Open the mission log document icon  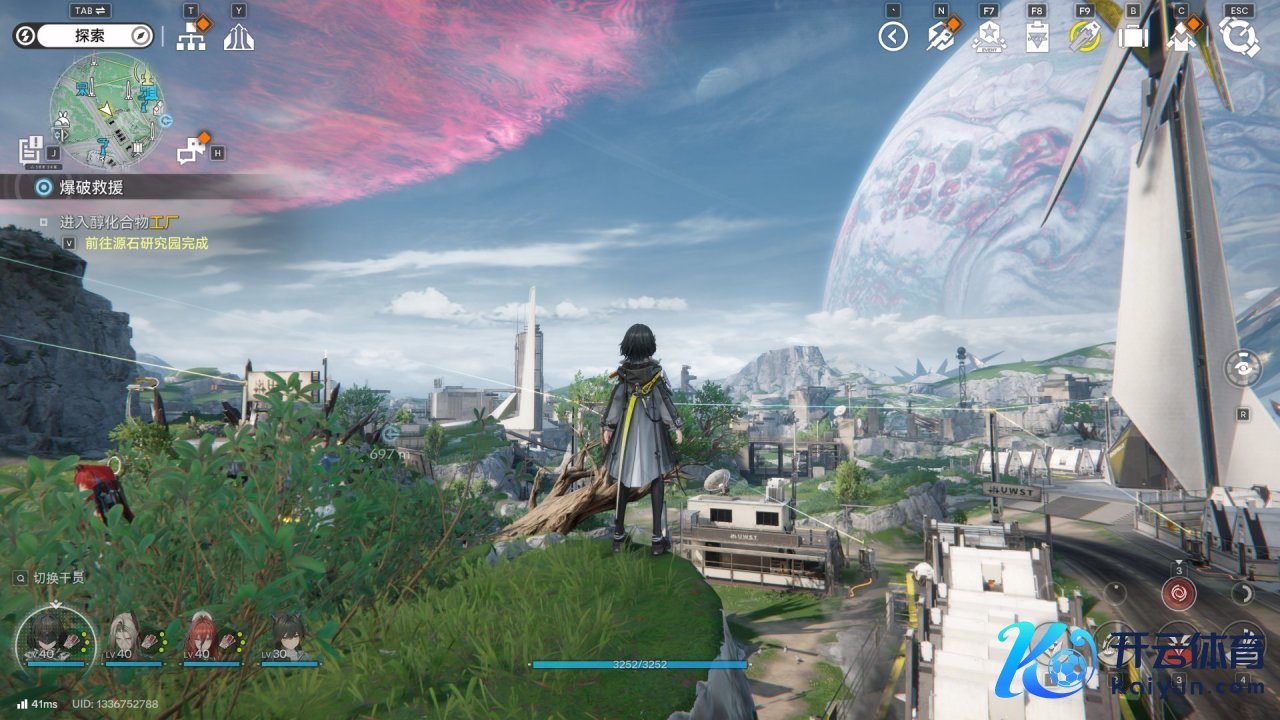pyautogui.click(x=30, y=150)
